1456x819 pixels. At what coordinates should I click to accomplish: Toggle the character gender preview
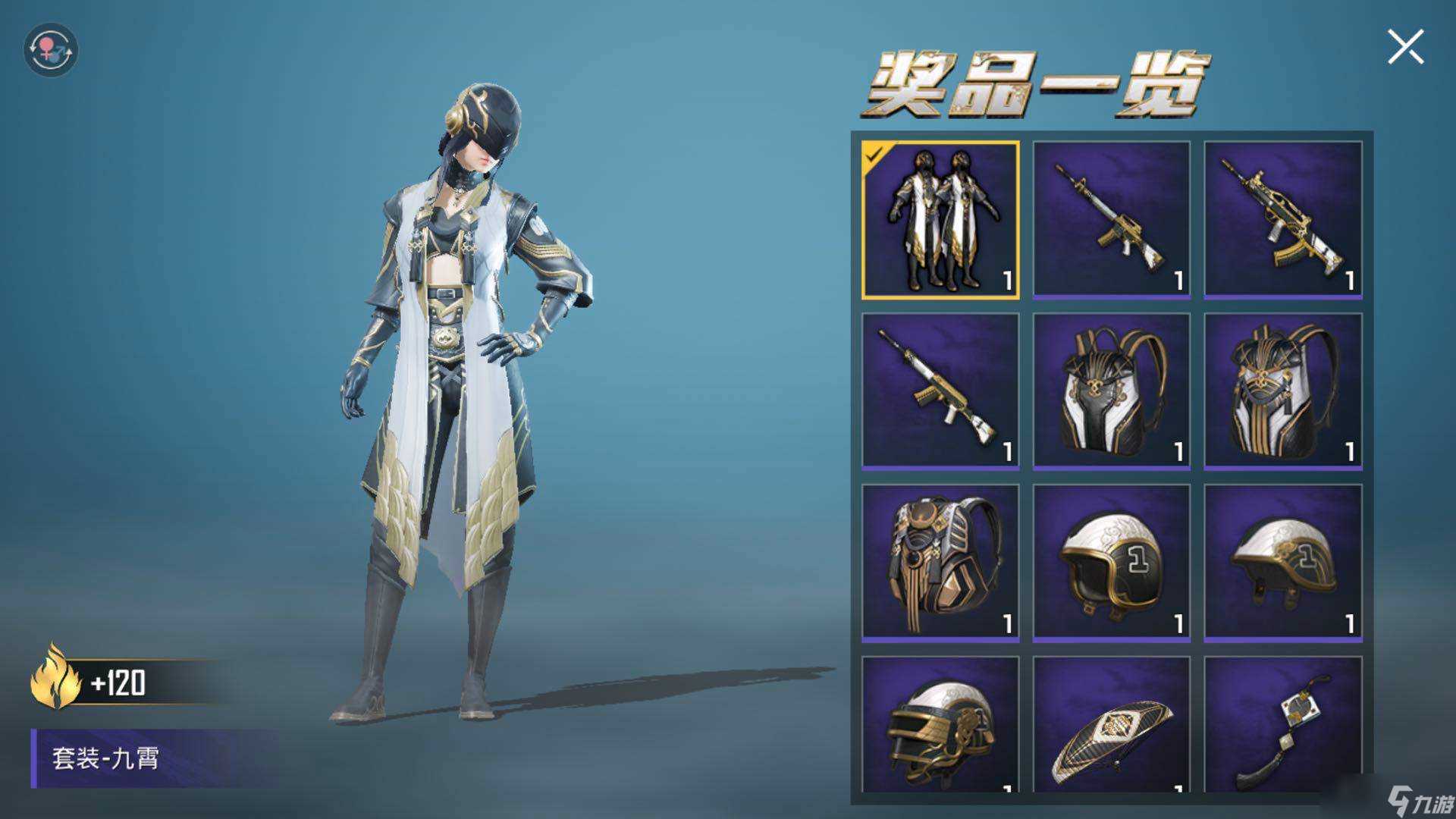pos(50,50)
